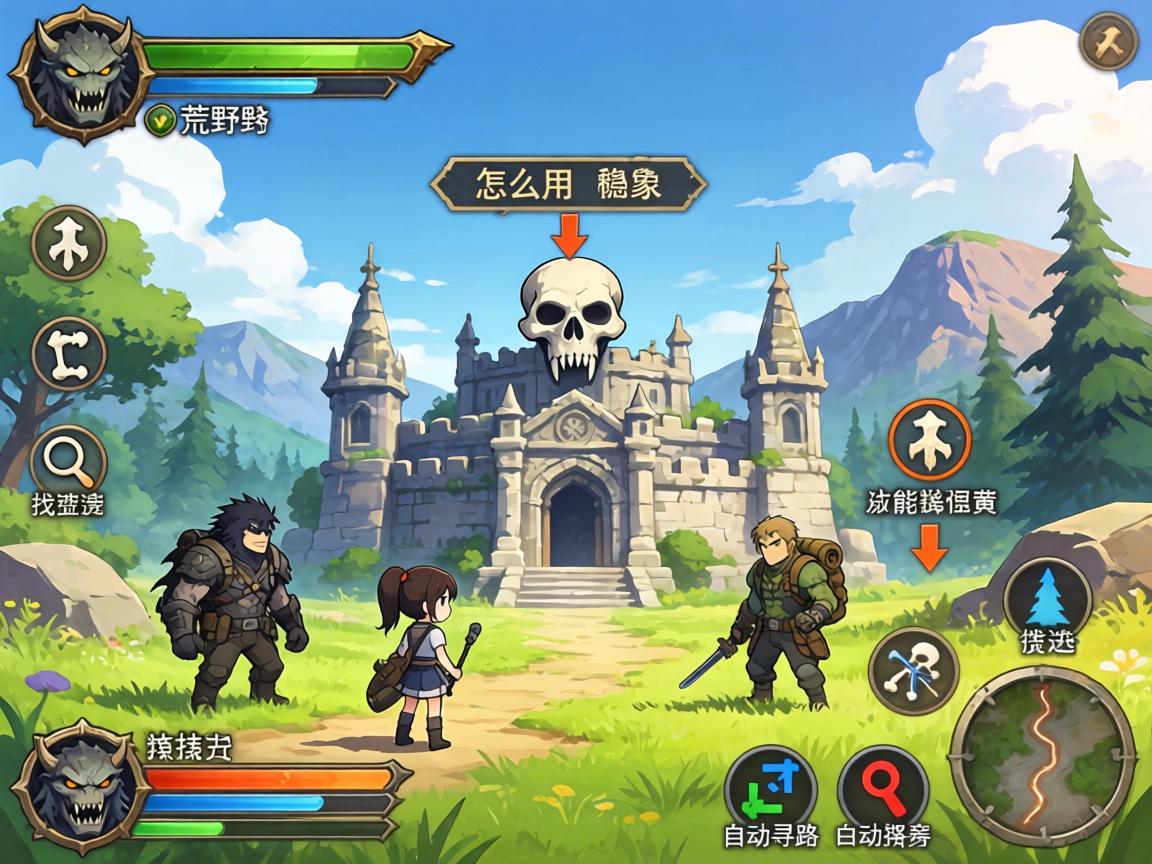
Task: Click the green check badge by the name
Action: pyautogui.click(x=160, y=121)
